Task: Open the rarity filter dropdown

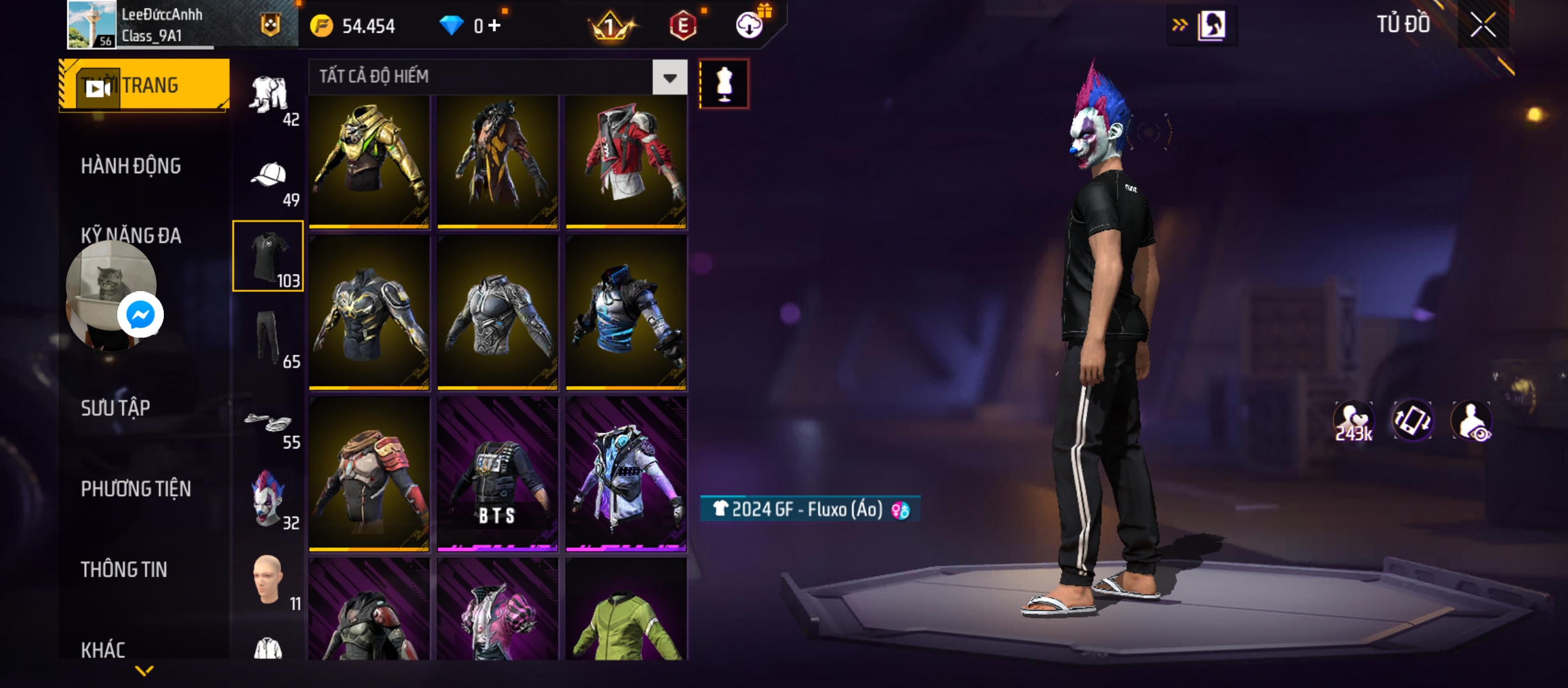Action: point(669,78)
